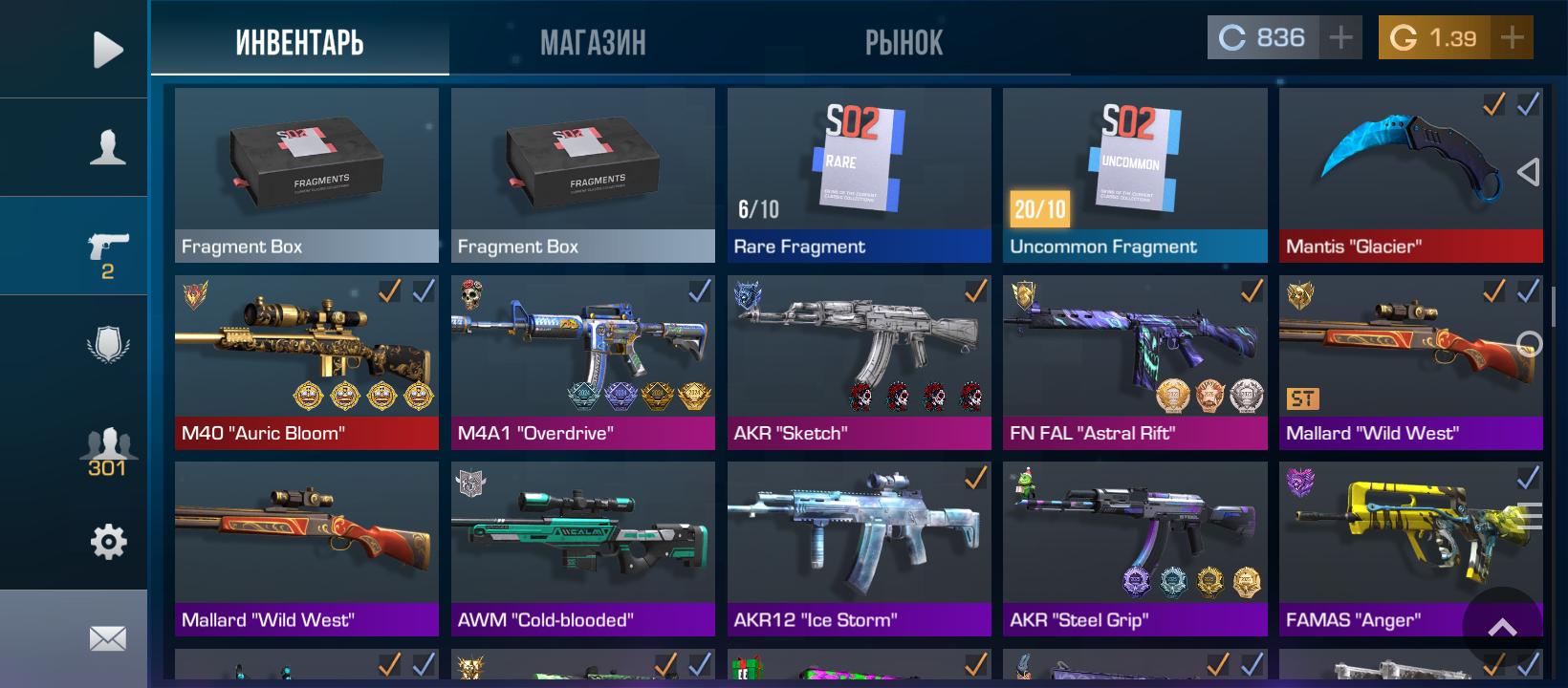The width and height of the screenshot is (1568, 688).
Task: Select the M4A1 "Overdrive" skin
Action: click(582, 362)
